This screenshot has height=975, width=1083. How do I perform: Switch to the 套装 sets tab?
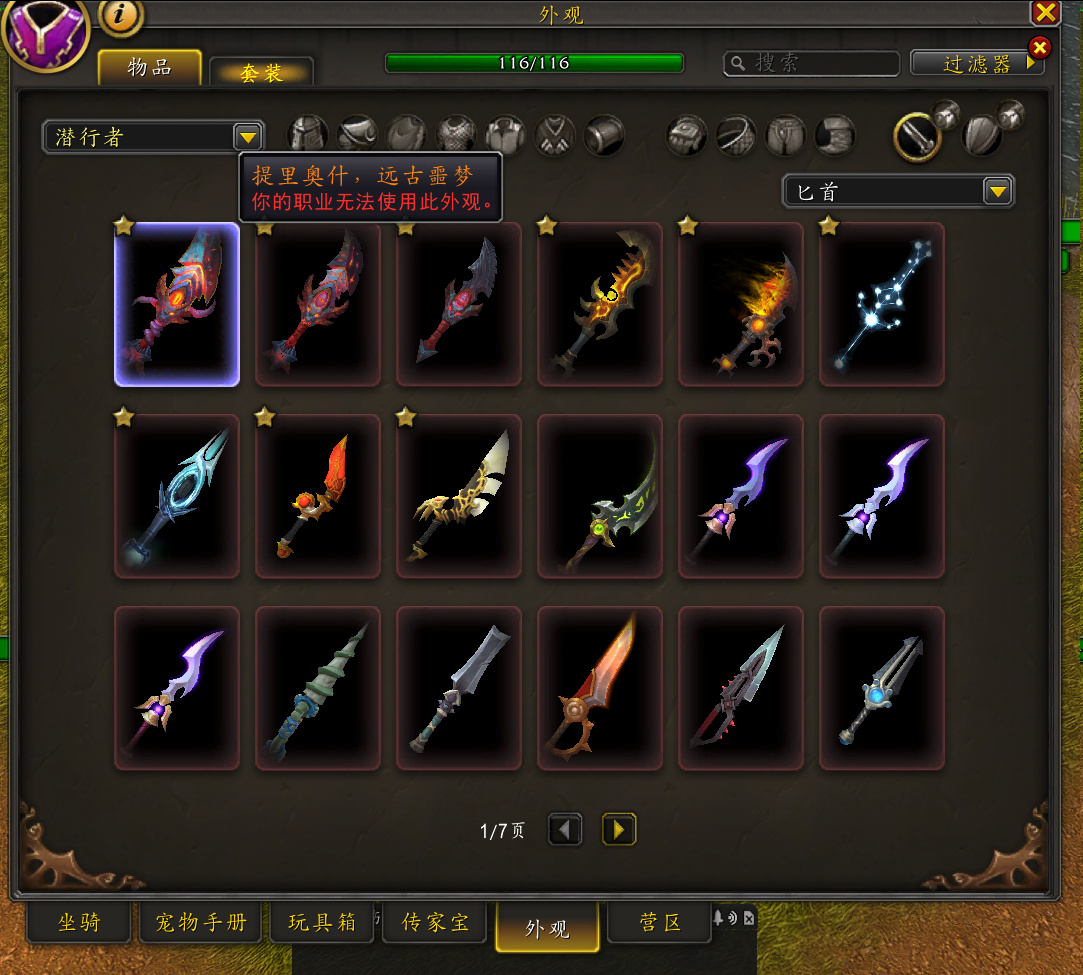point(261,73)
